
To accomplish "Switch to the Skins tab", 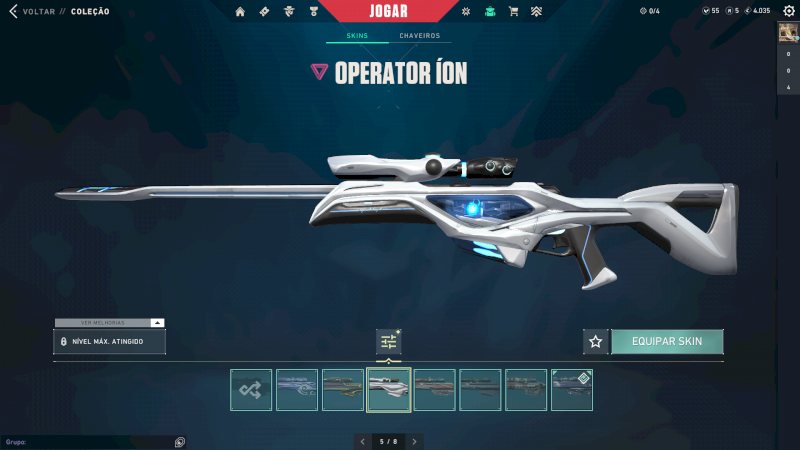I will tap(357, 36).
